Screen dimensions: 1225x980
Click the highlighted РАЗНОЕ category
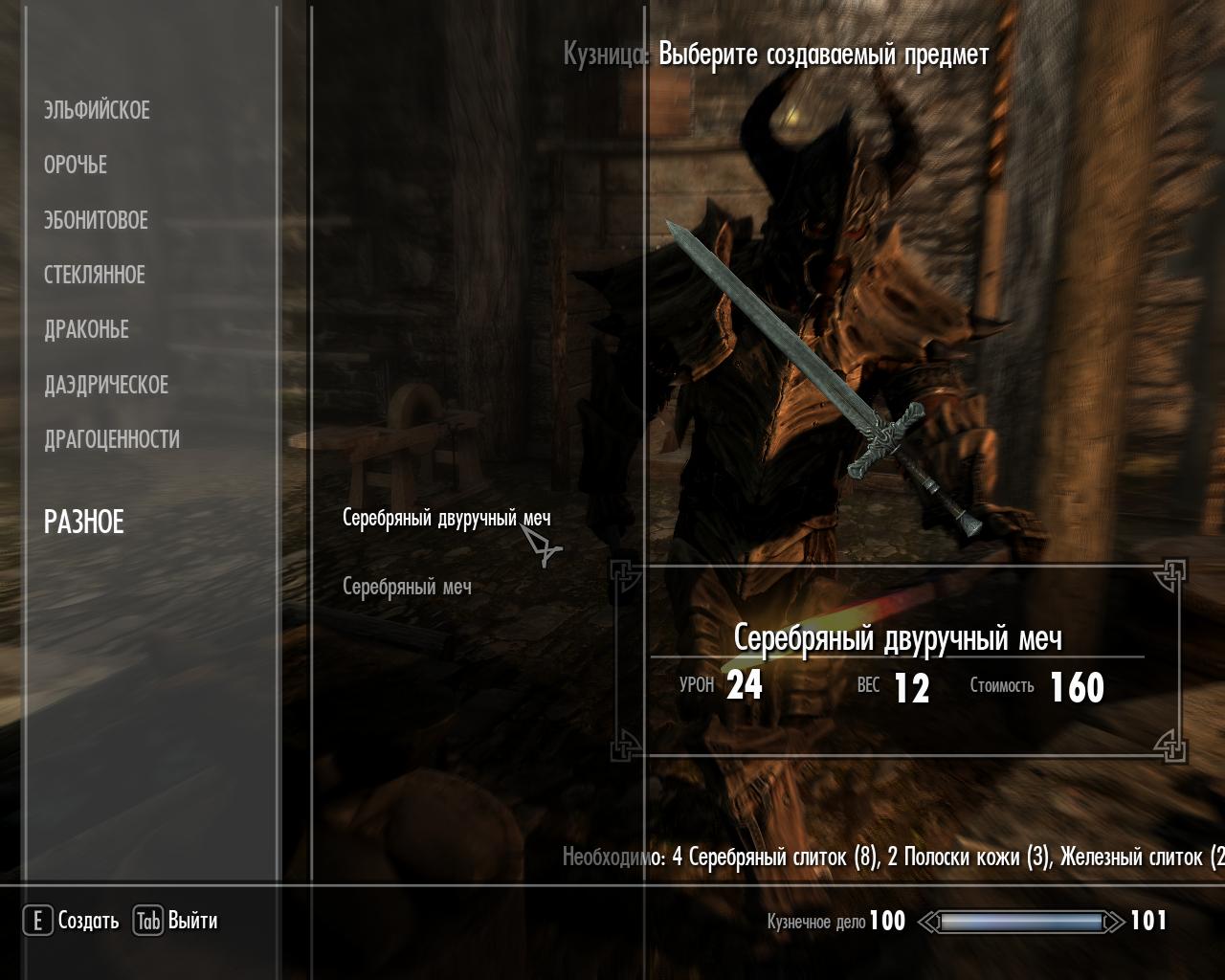click(83, 523)
